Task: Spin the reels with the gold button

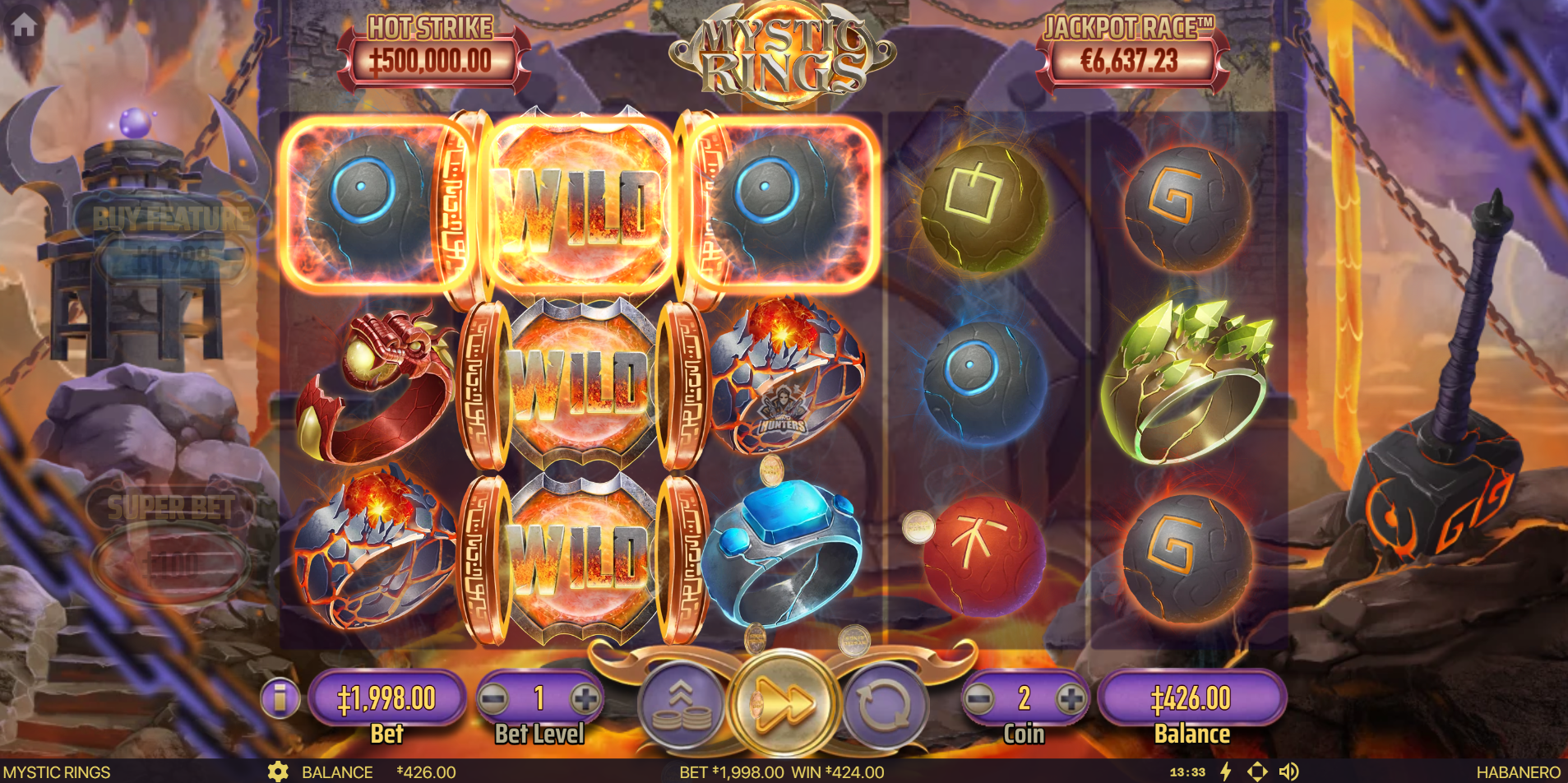Action: coord(784,703)
